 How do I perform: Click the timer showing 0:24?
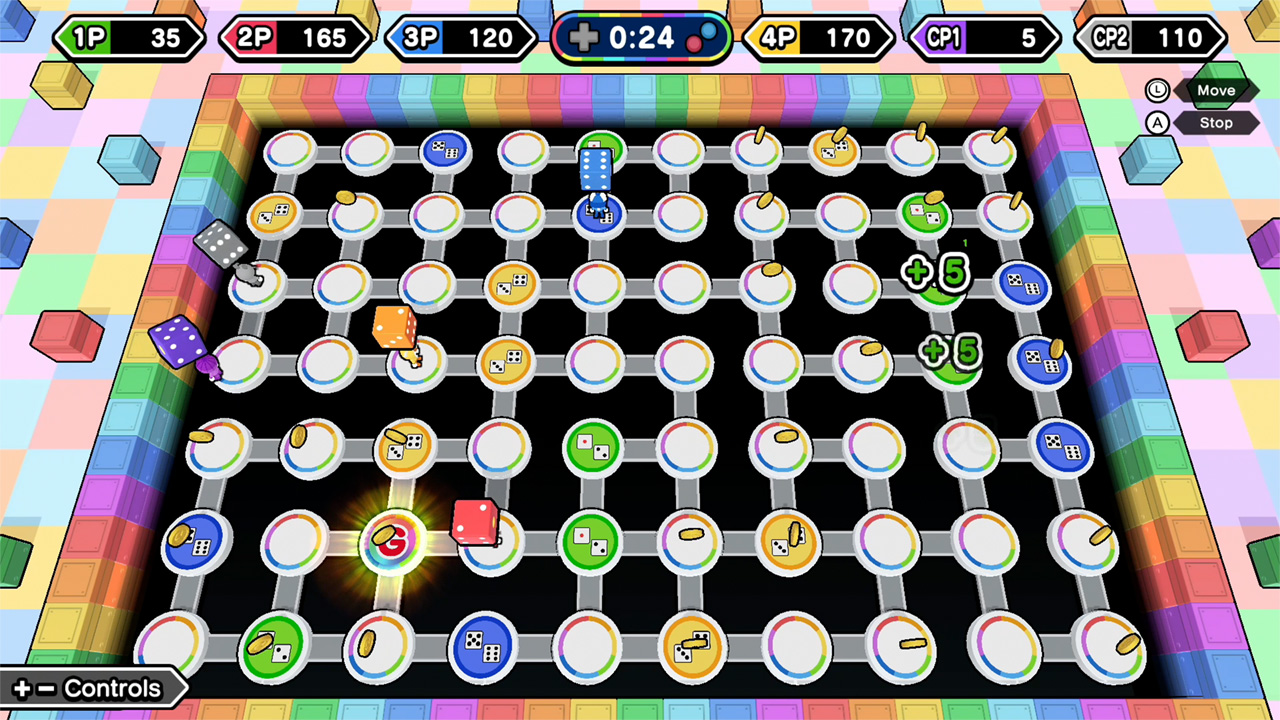(640, 38)
